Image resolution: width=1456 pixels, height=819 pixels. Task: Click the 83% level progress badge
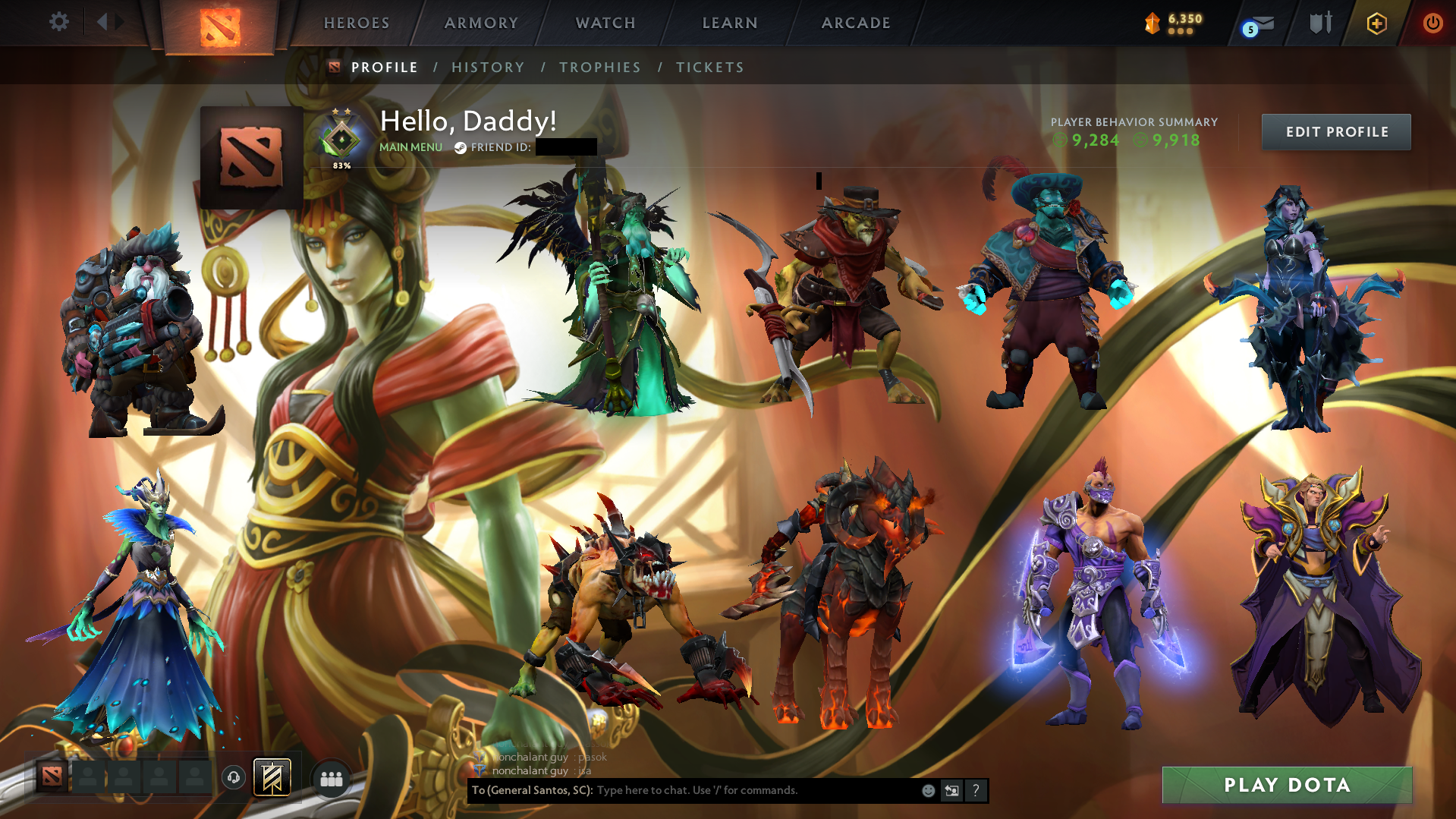(x=342, y=140)
